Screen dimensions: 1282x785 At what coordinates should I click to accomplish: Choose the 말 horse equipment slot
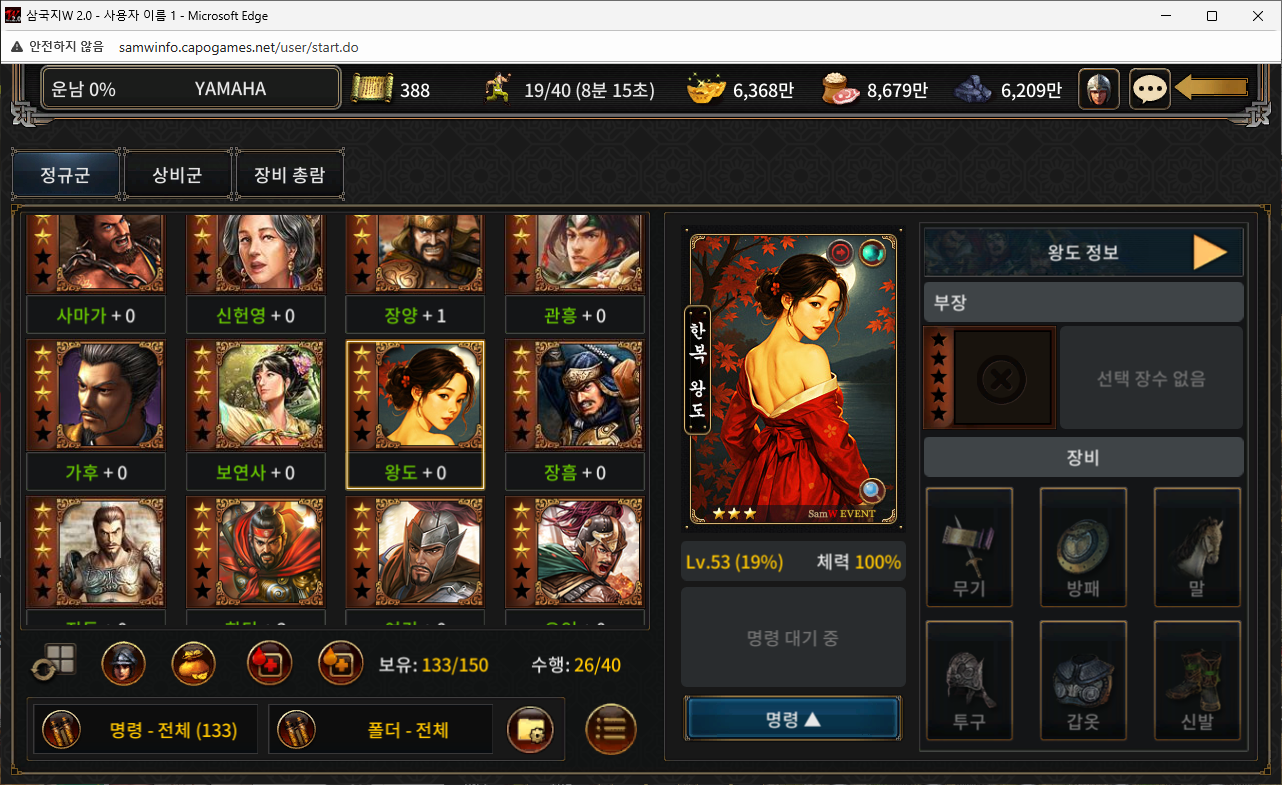pos(1197,547)
